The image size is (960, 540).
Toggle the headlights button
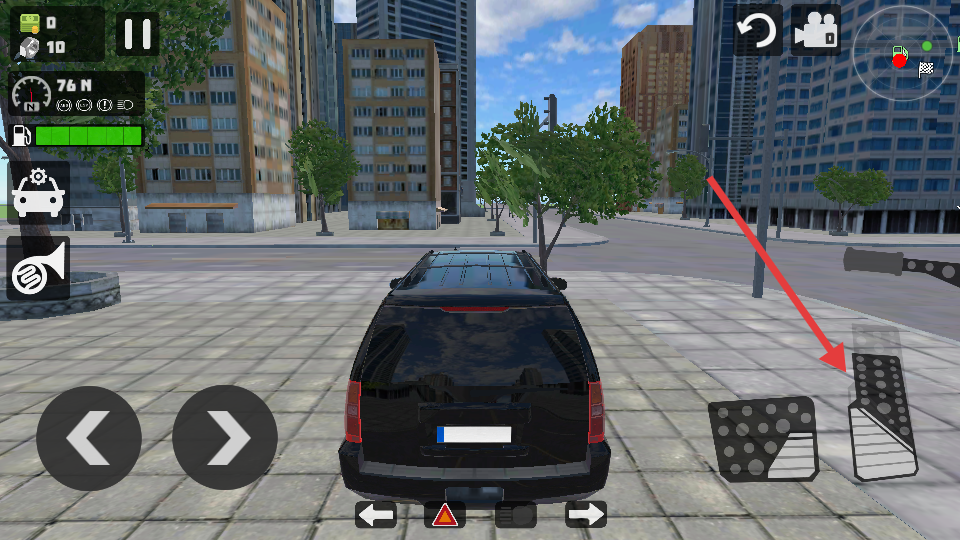(x=516, y=515)
